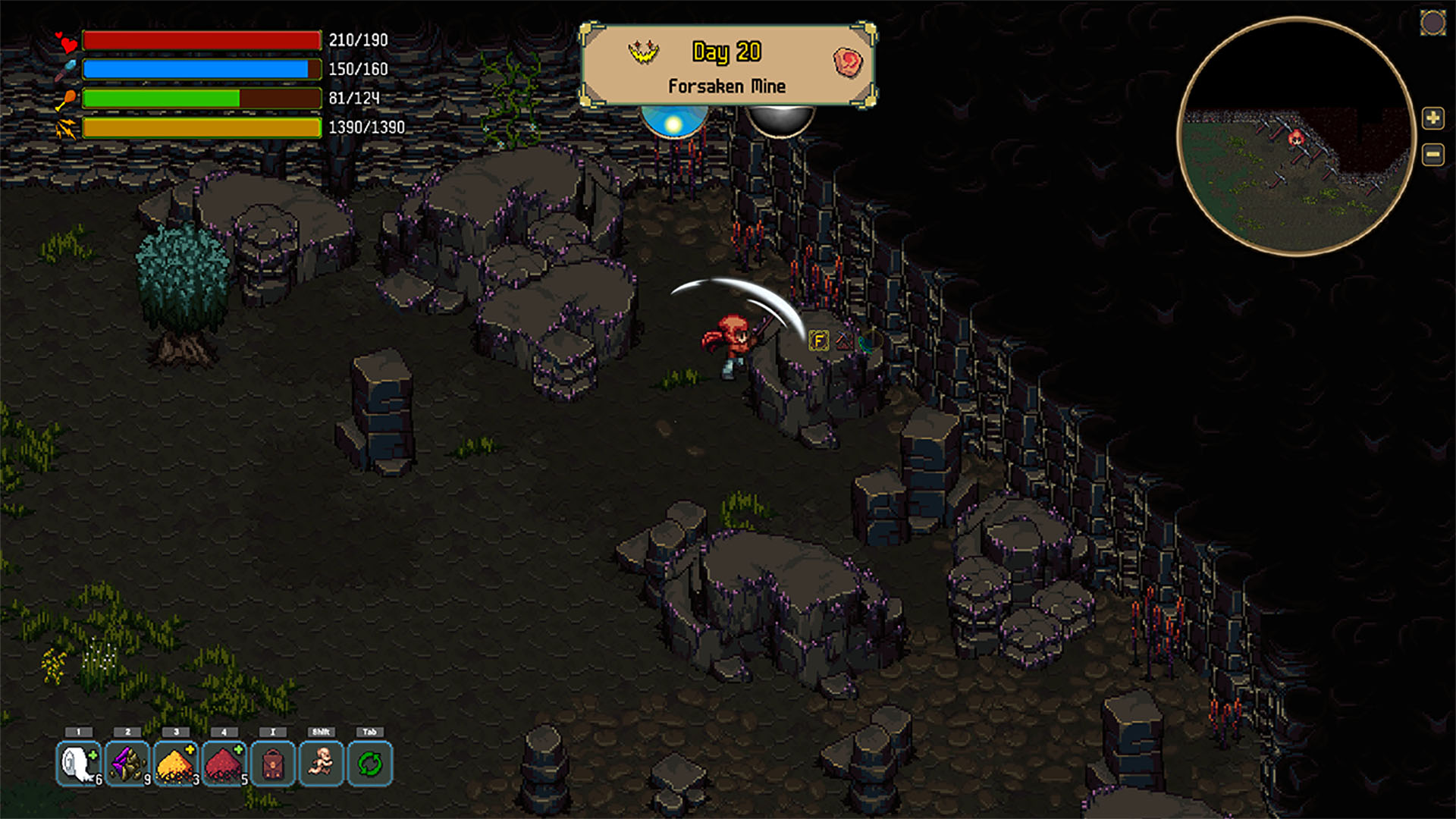Use the orange powder pile item
This screenshot has height=819, width=1456.
(x=176, y=764)
